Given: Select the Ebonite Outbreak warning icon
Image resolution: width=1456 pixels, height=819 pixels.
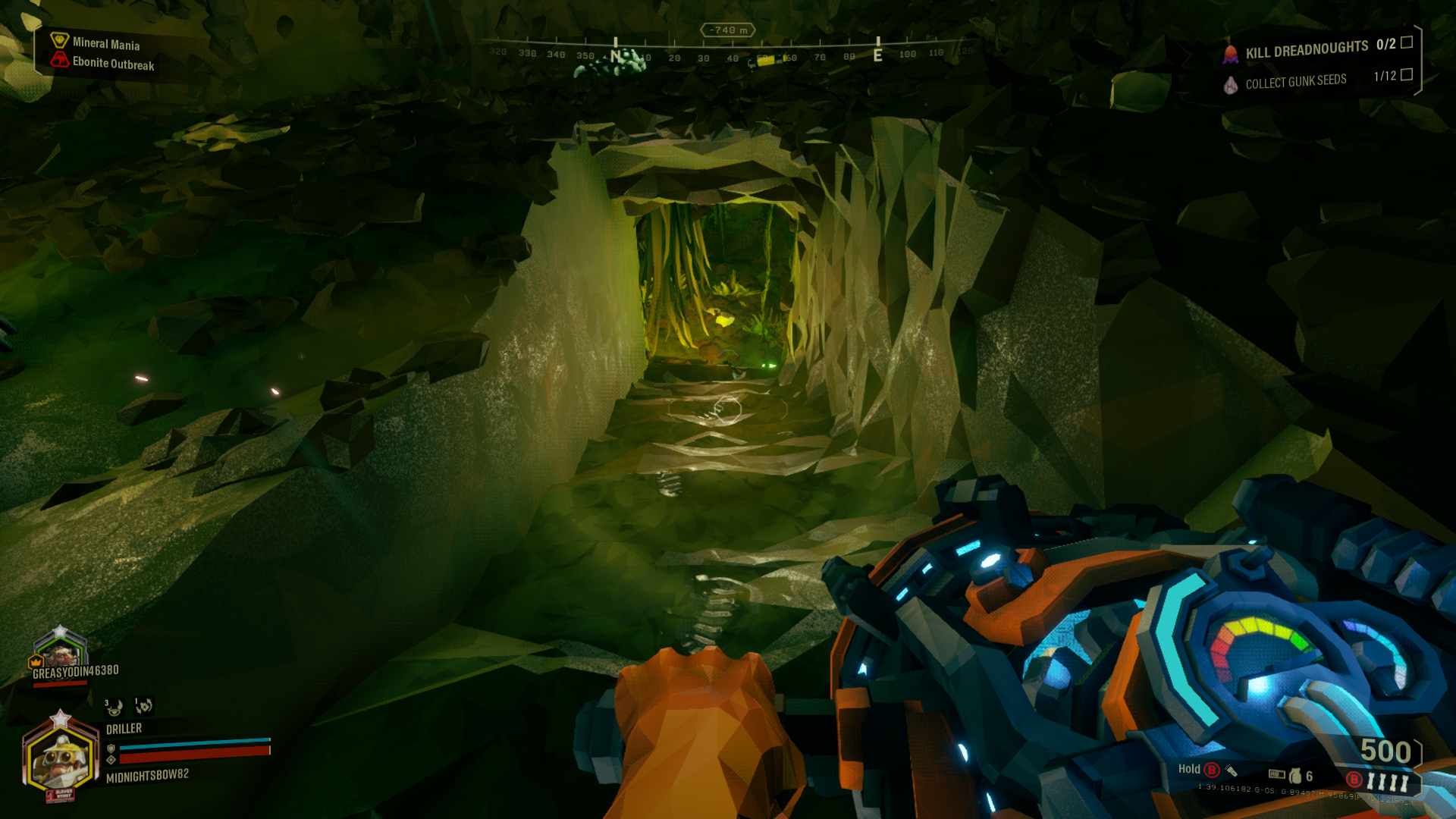Looking at the screenshot, I should tap(59, 60).
